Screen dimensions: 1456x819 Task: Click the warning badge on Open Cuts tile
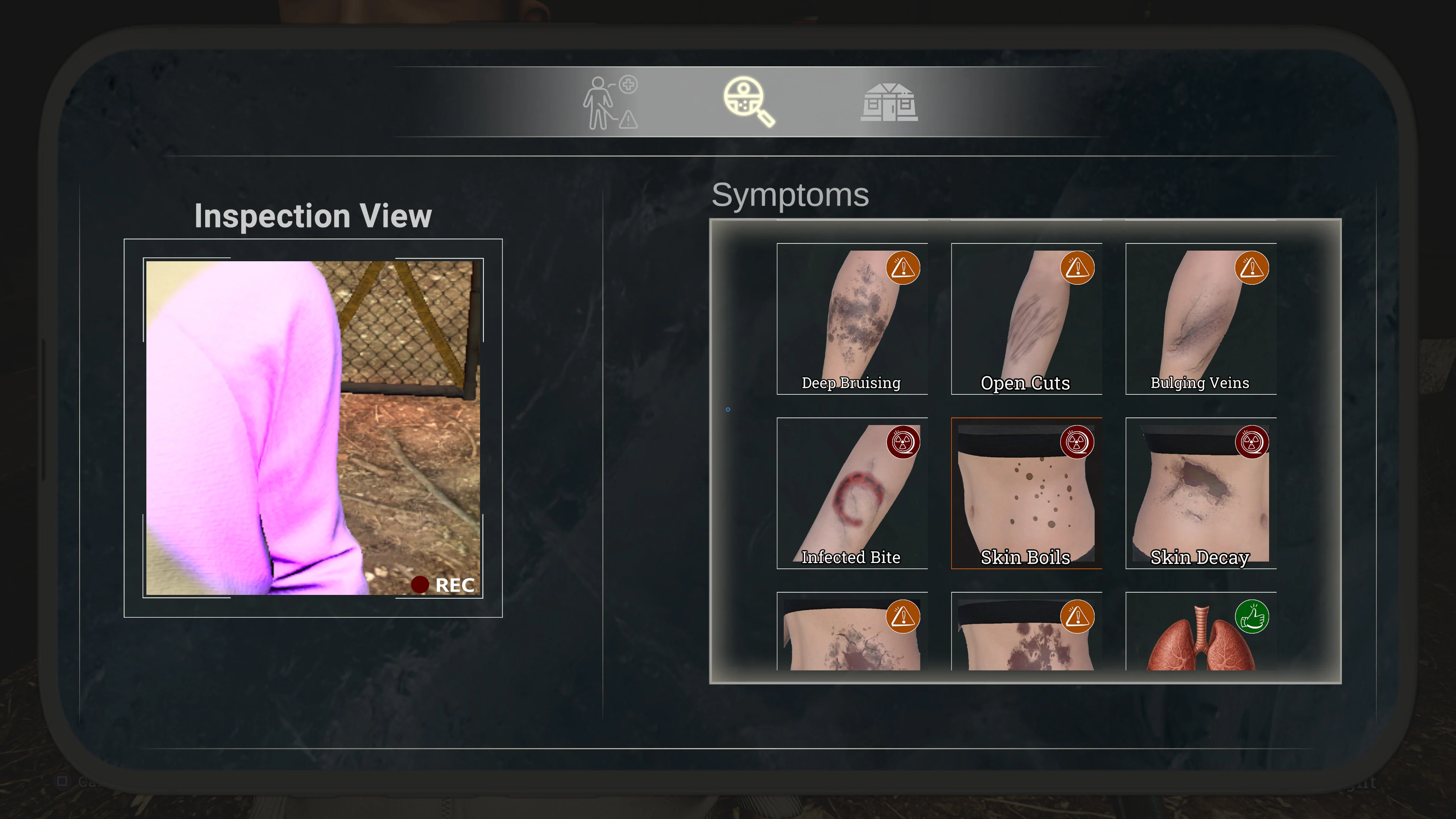click(x=1077, y=268)
